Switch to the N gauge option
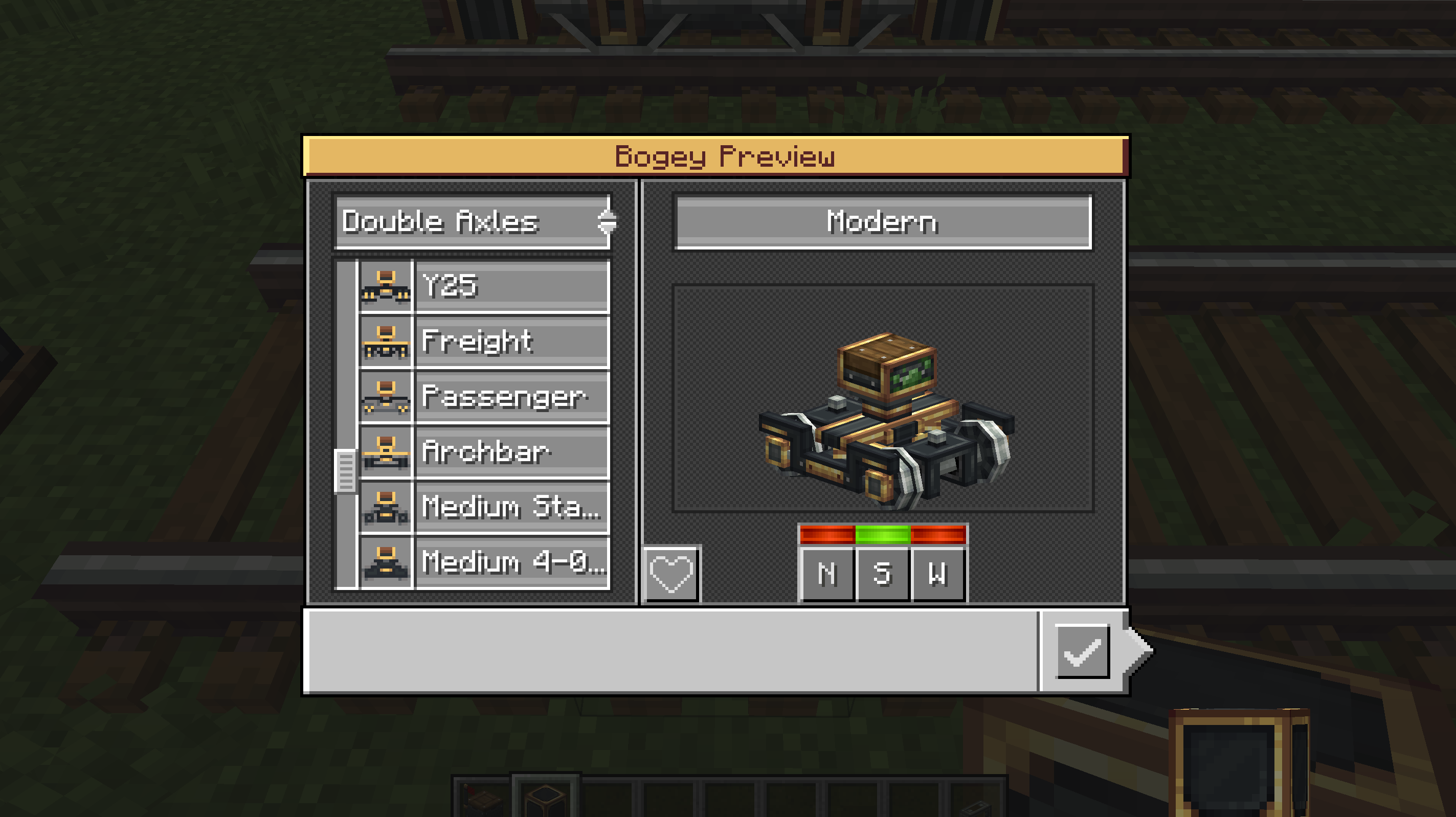The image size is (1456, 817). [x=827, y=574]
